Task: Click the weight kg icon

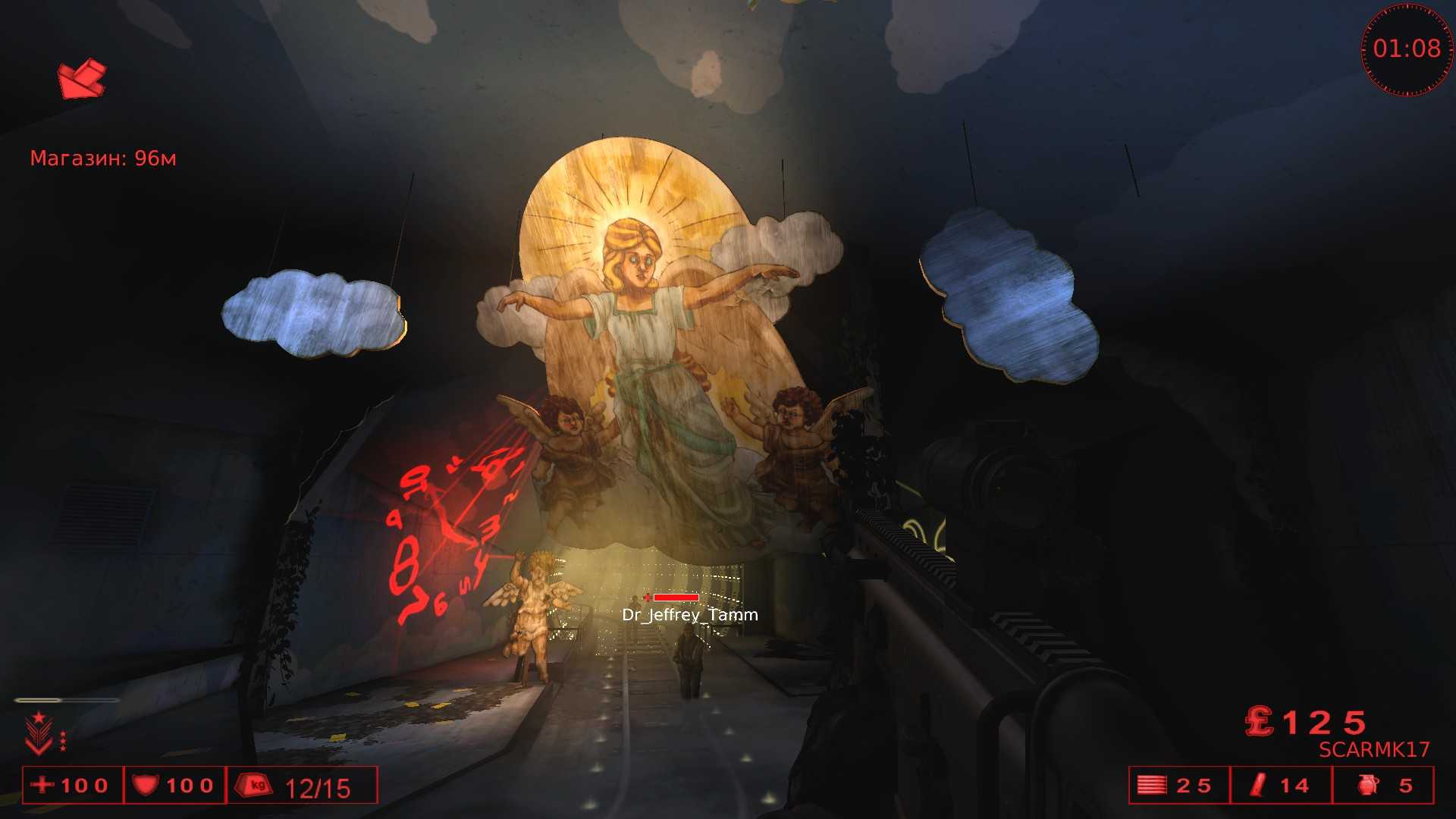Action: pyautogui.click(x=253, y=786)
